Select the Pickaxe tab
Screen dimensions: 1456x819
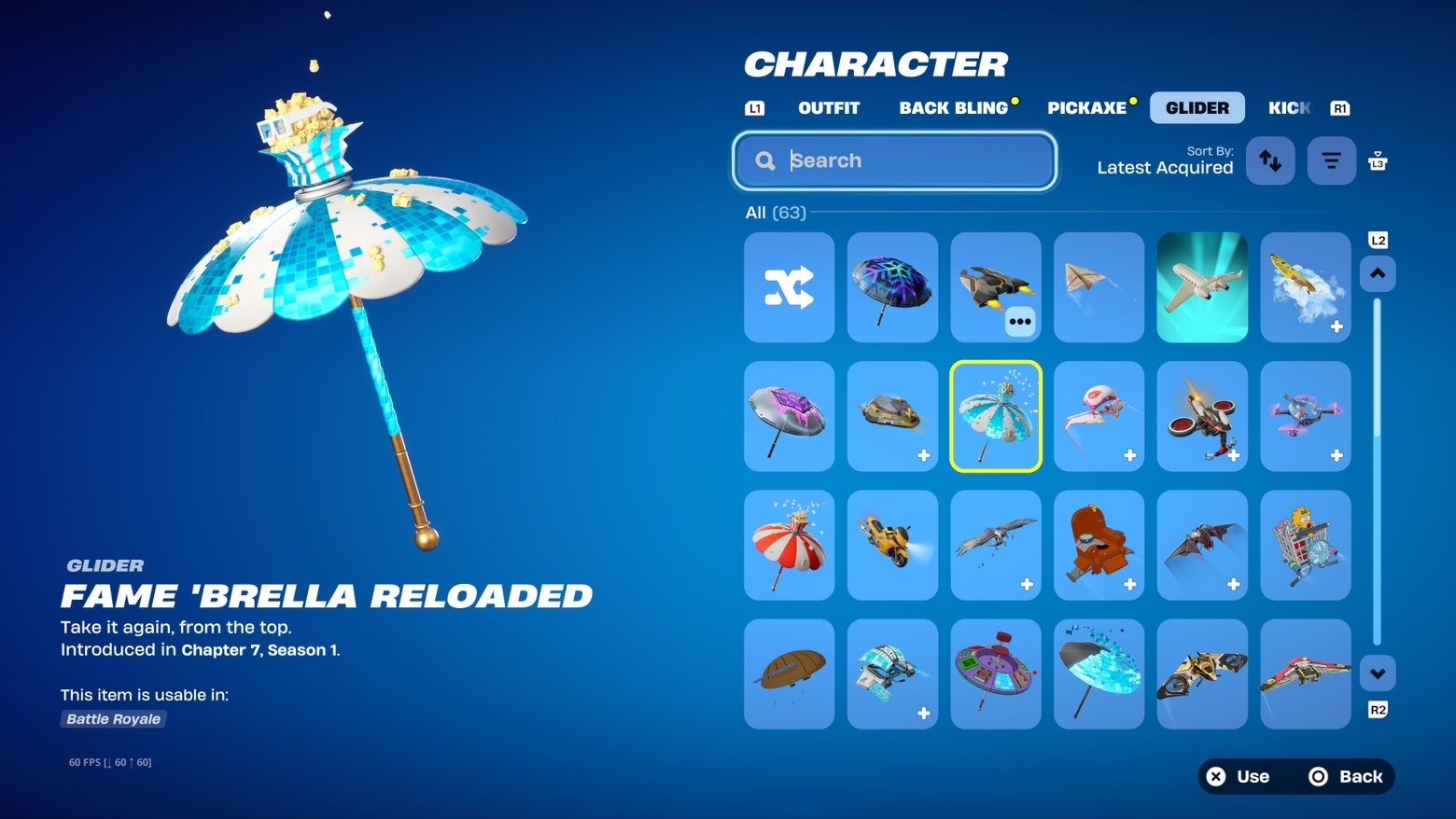click(x=1086, y=108)
